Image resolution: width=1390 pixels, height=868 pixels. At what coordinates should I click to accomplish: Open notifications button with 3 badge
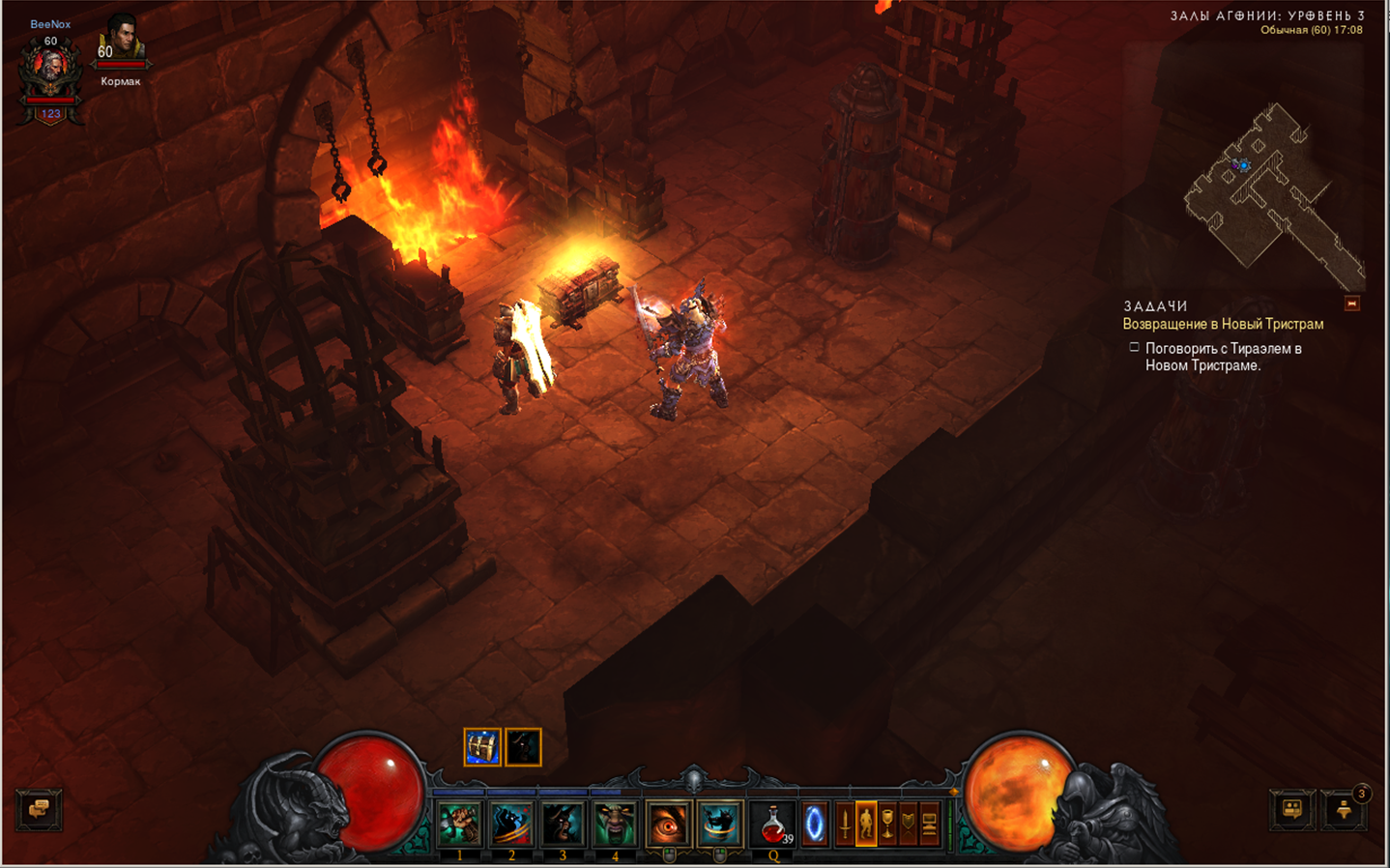tap(1345, 810)
